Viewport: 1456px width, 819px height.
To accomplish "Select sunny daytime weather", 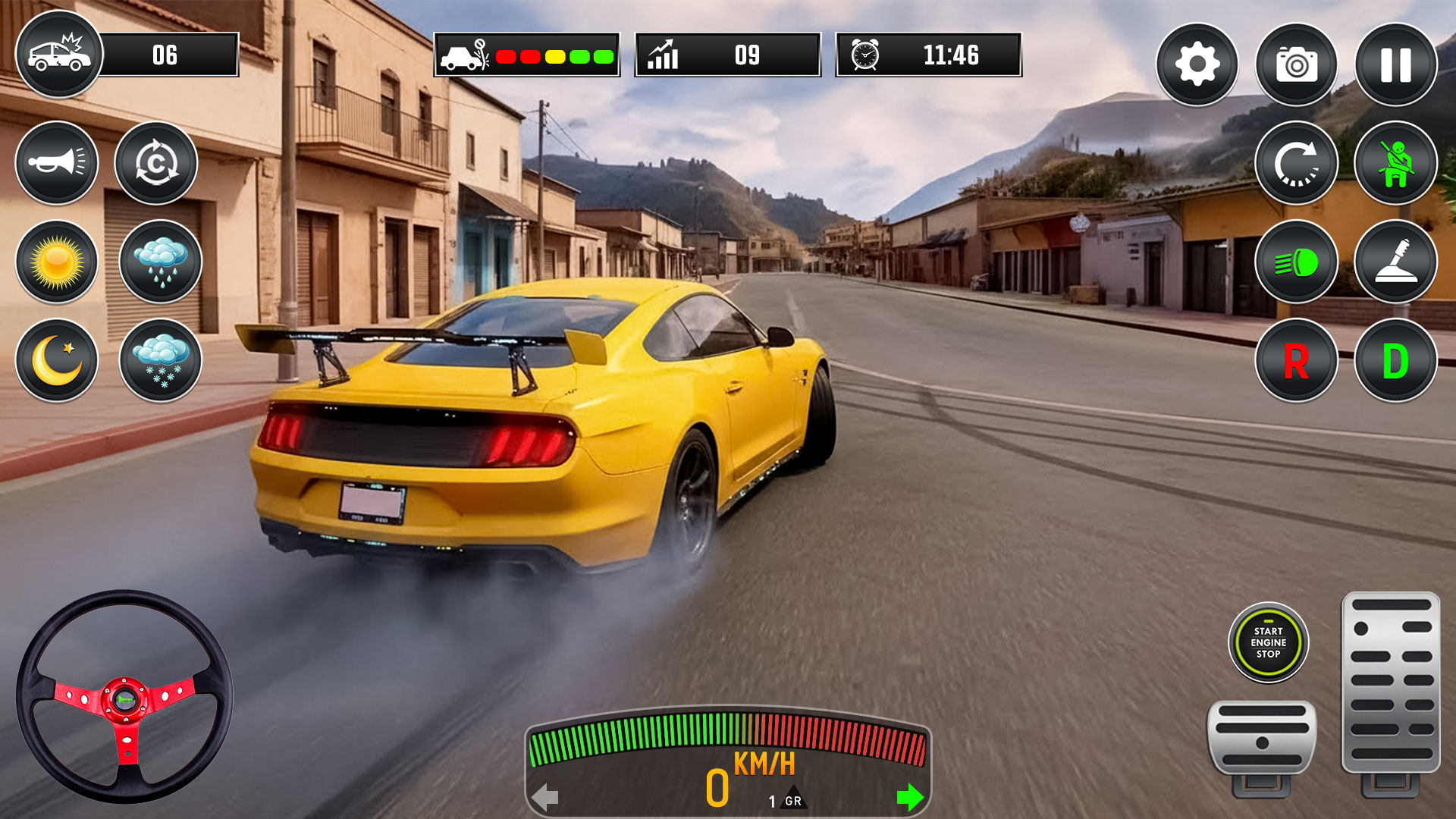I will (x=57, y=263).
